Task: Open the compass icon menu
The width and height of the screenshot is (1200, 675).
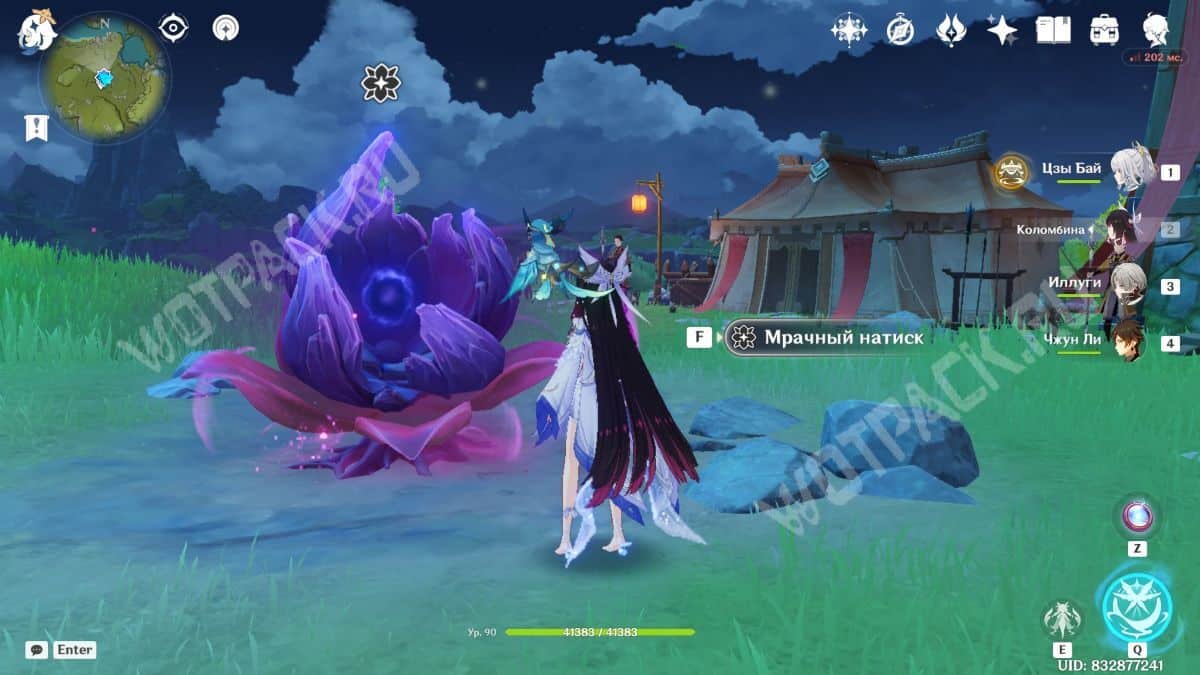Action: coord(900,31)
